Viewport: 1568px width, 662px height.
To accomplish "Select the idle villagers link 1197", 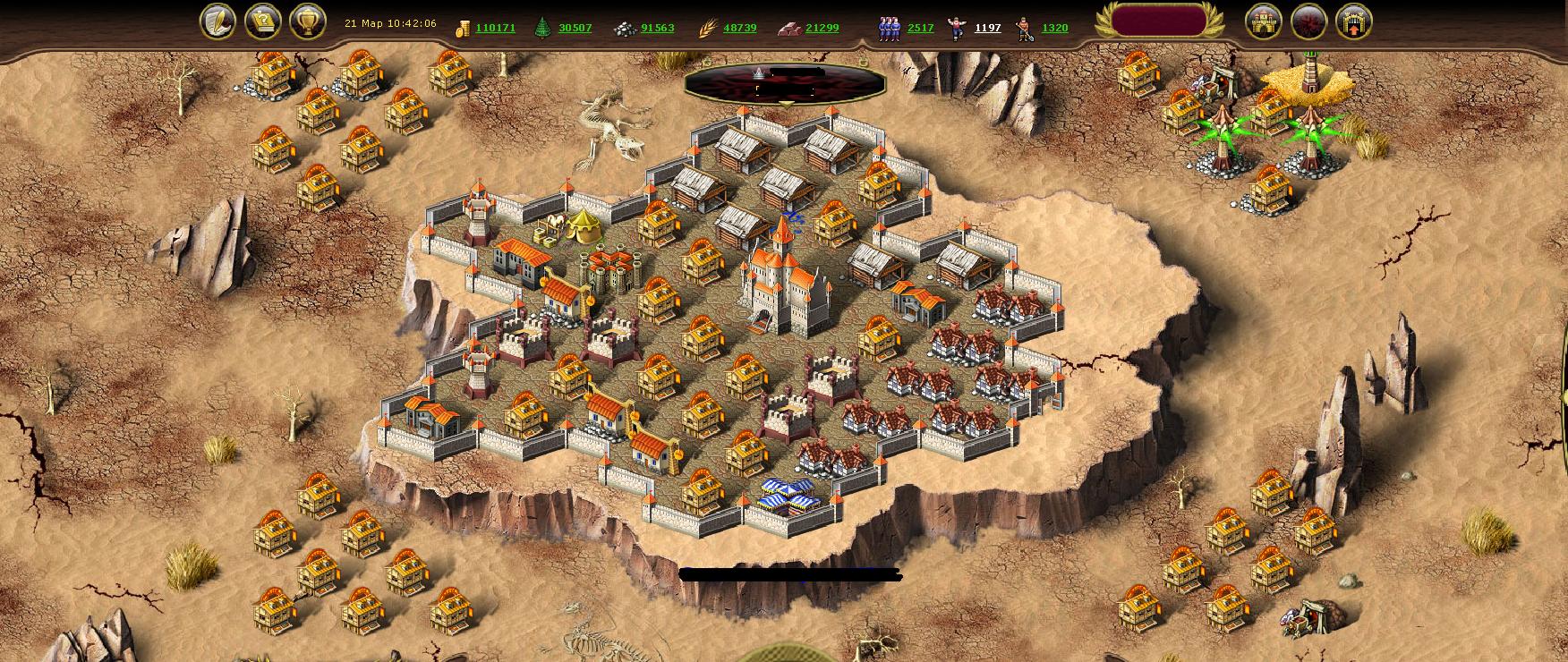I will pyautogui.click(x=987, y=28).
